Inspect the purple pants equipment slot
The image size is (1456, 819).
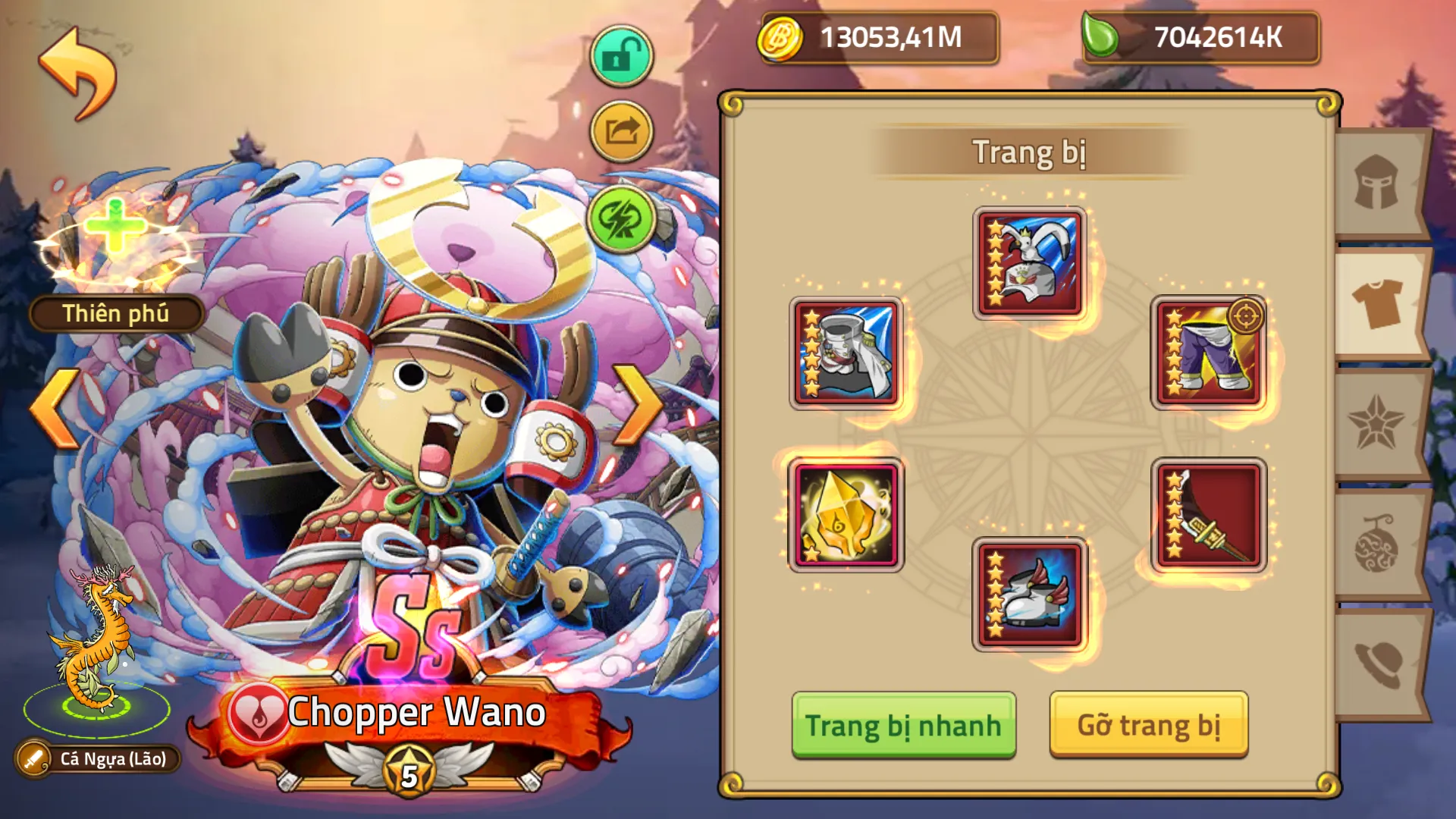click(x=1206, y=353)
